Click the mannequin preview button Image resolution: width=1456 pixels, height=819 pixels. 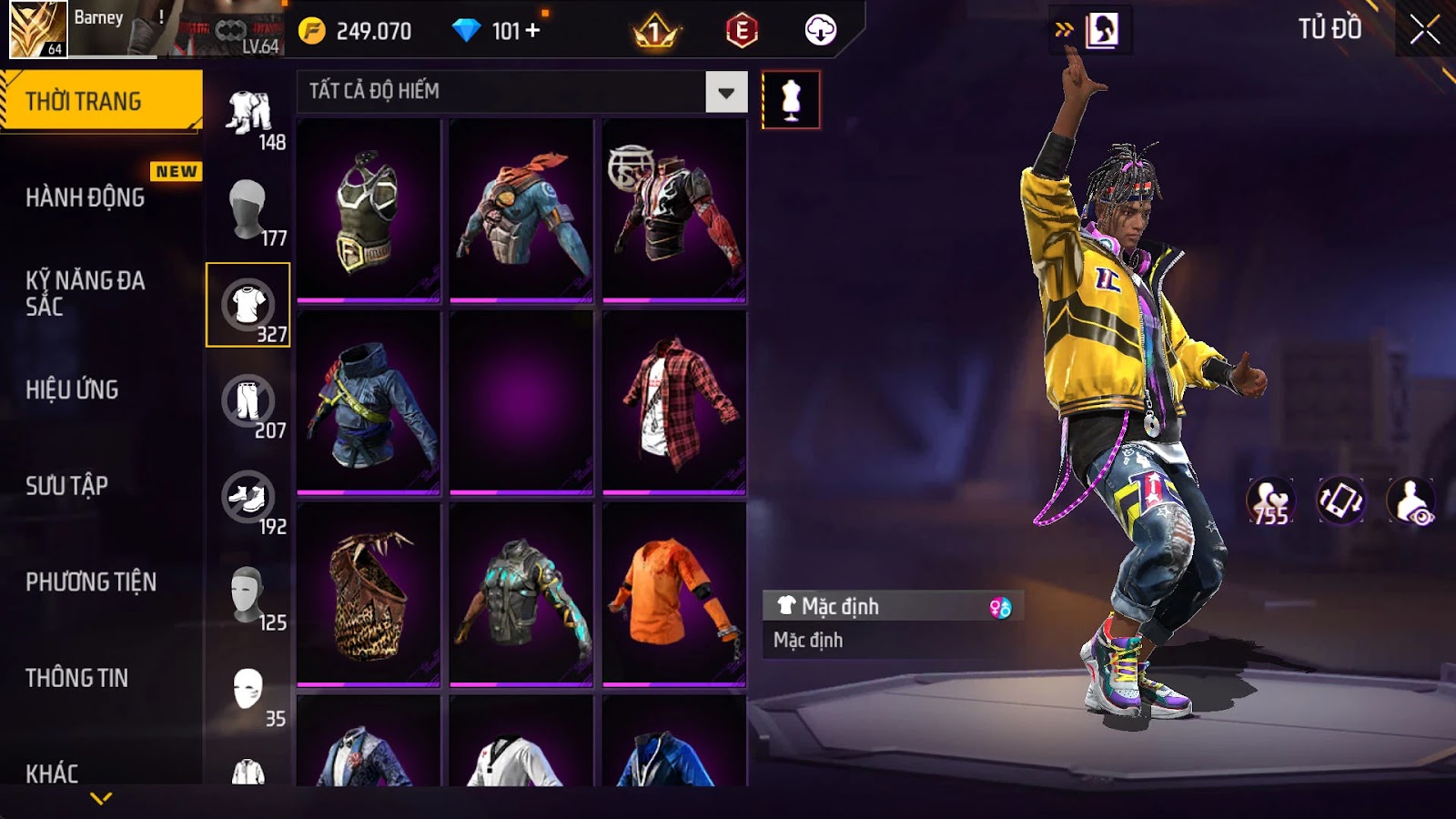pos(791,100)
